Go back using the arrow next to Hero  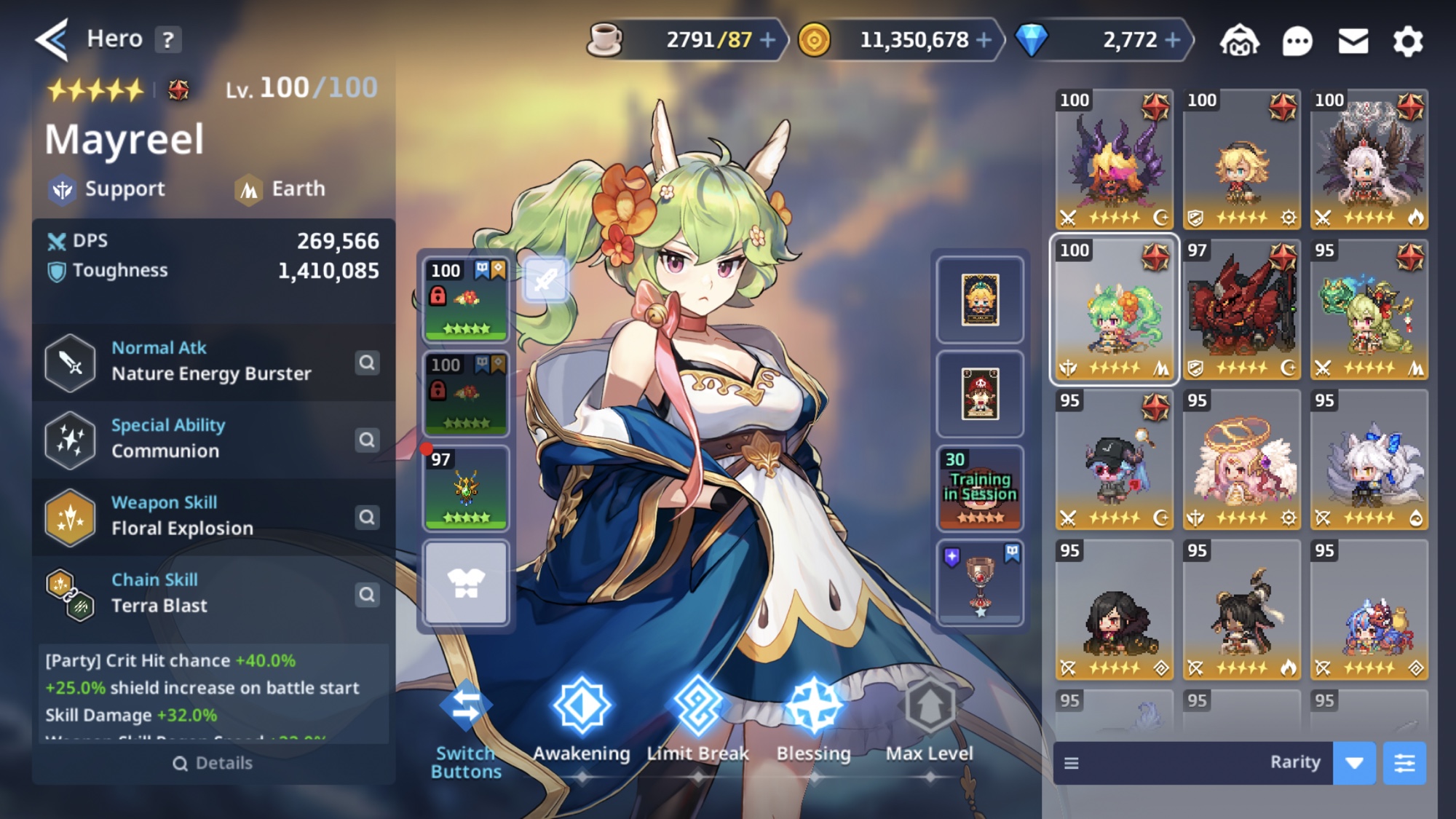52,39
